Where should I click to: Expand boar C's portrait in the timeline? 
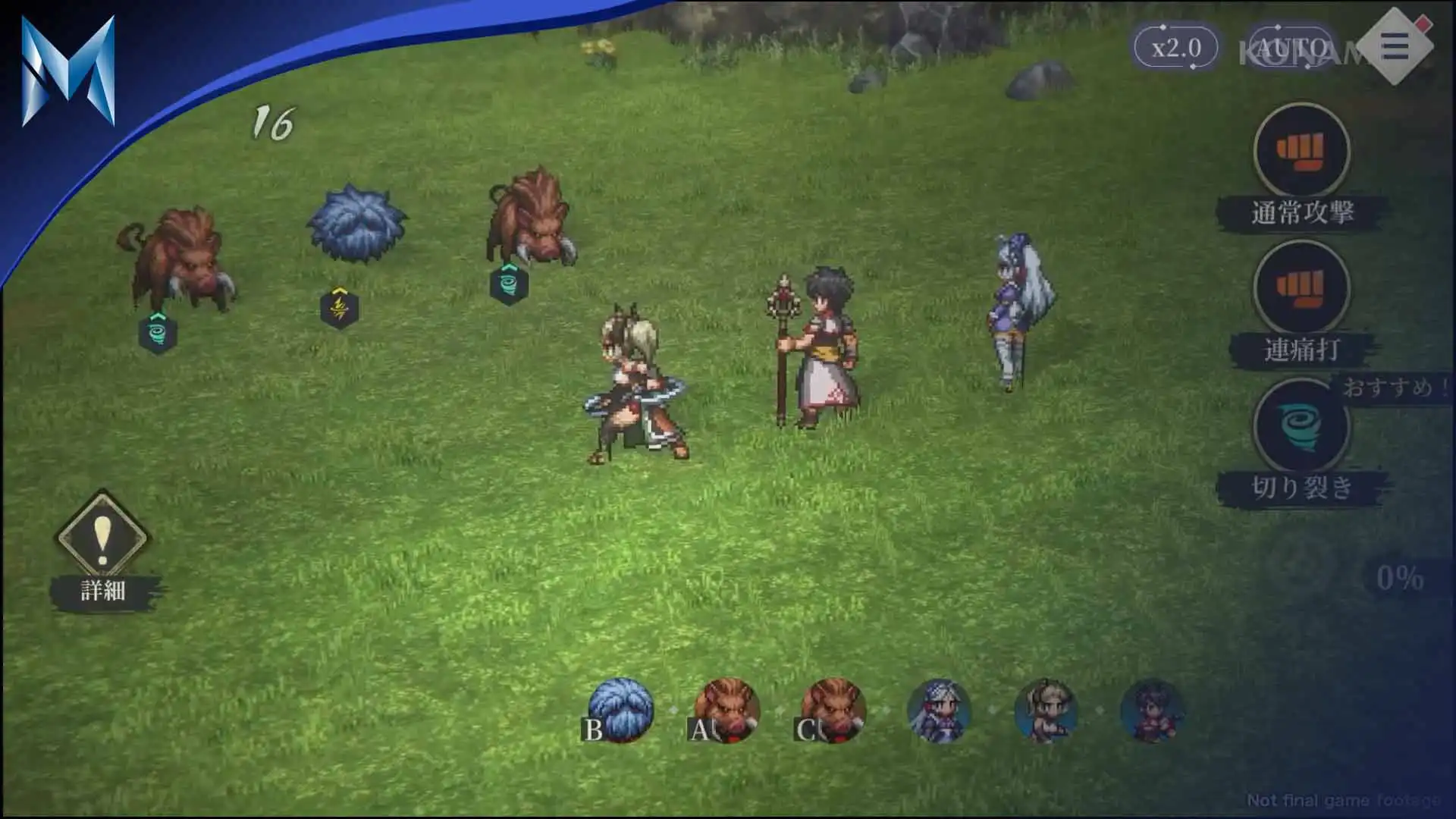[x=834, y=711]
